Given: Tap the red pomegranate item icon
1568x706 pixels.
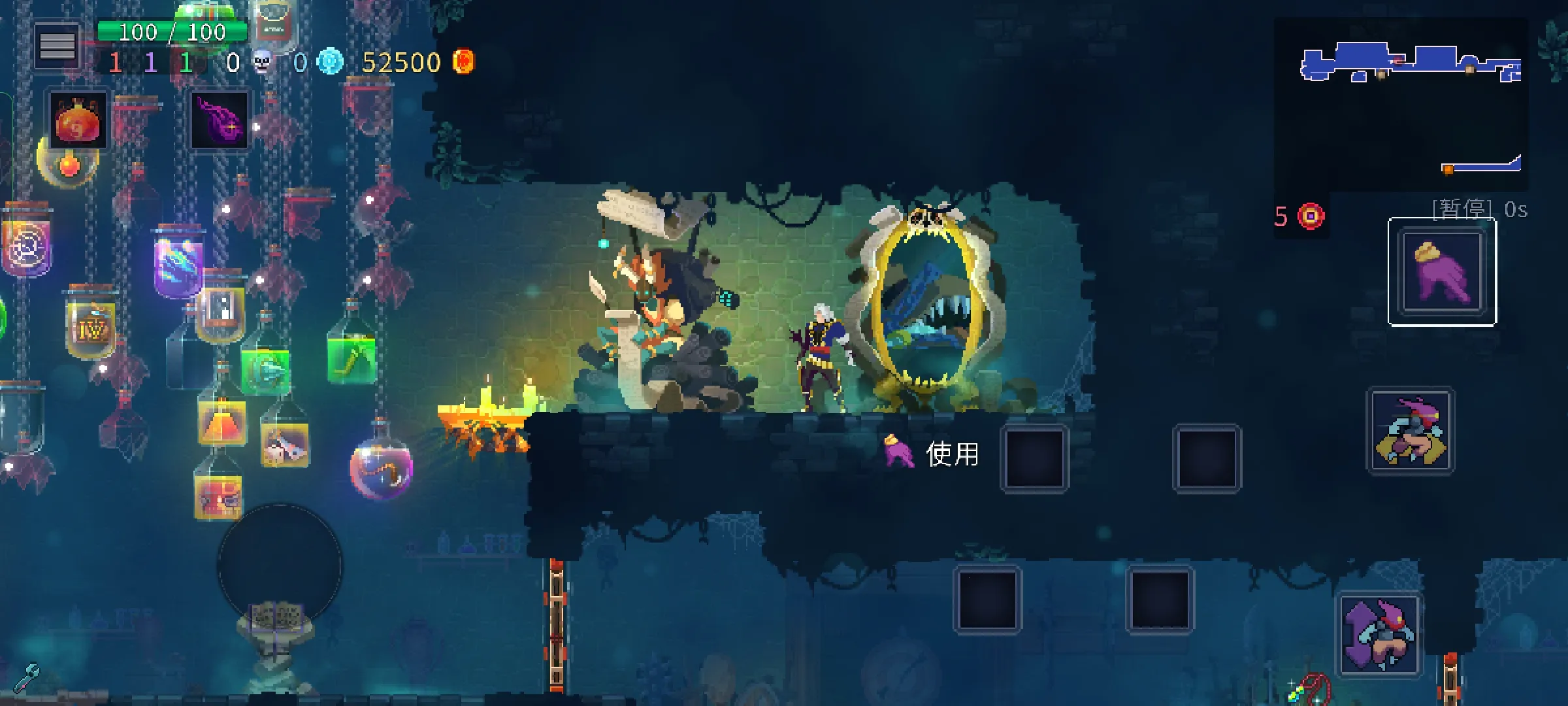Looking at the screenshot, I should coord(78,120).
